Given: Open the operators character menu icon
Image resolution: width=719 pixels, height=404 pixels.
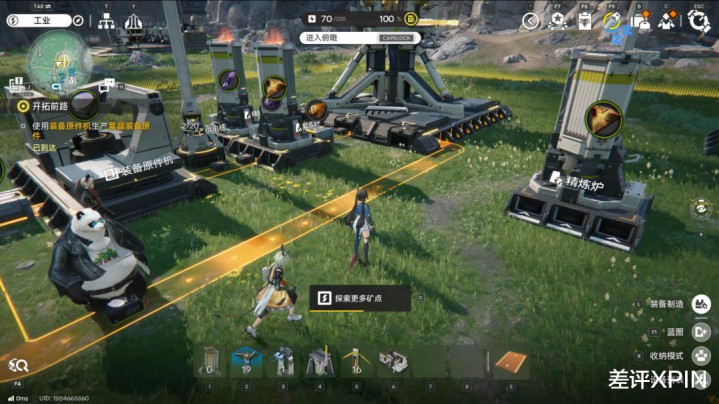Looking at the screenshot, I should (668, 19).
